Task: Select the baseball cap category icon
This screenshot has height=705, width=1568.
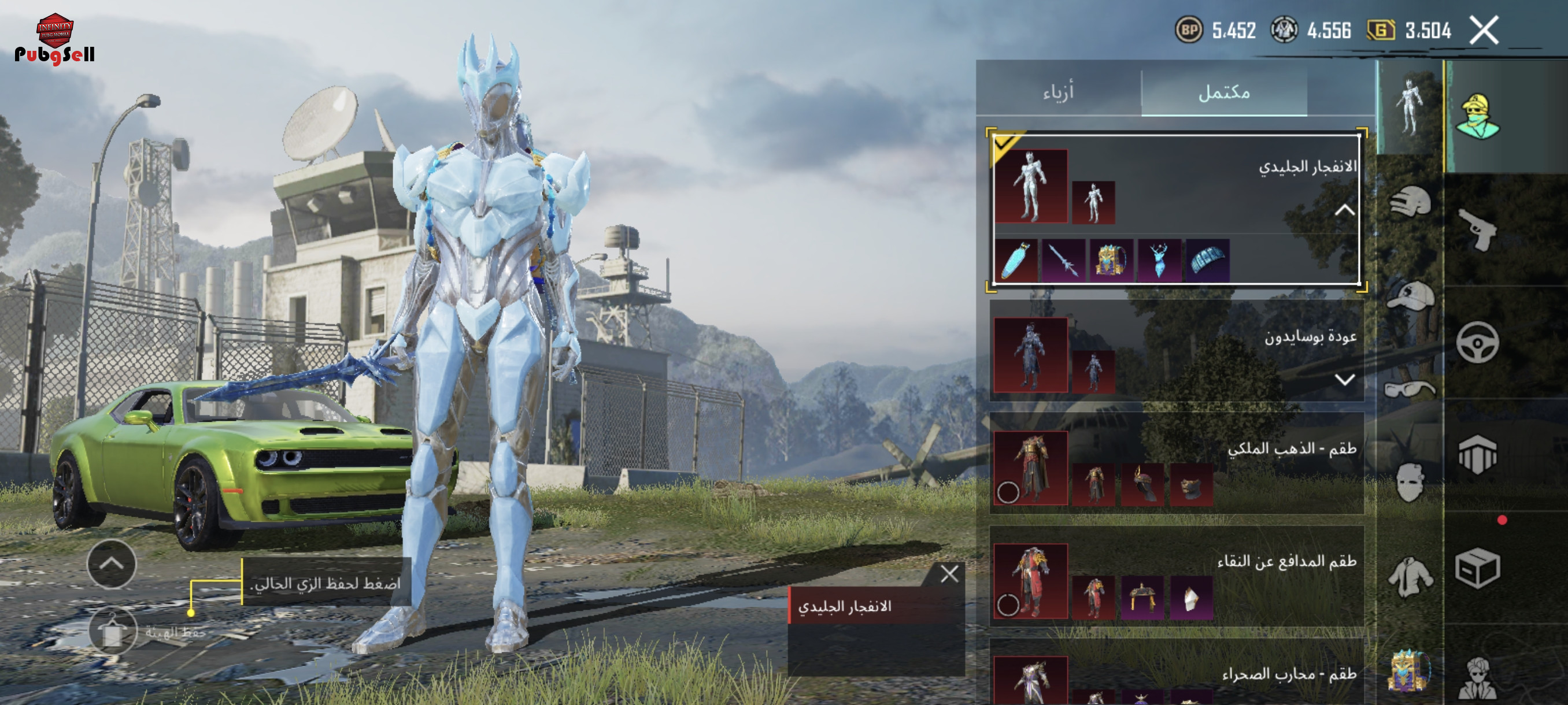Action: click(x=1411, y=296)
